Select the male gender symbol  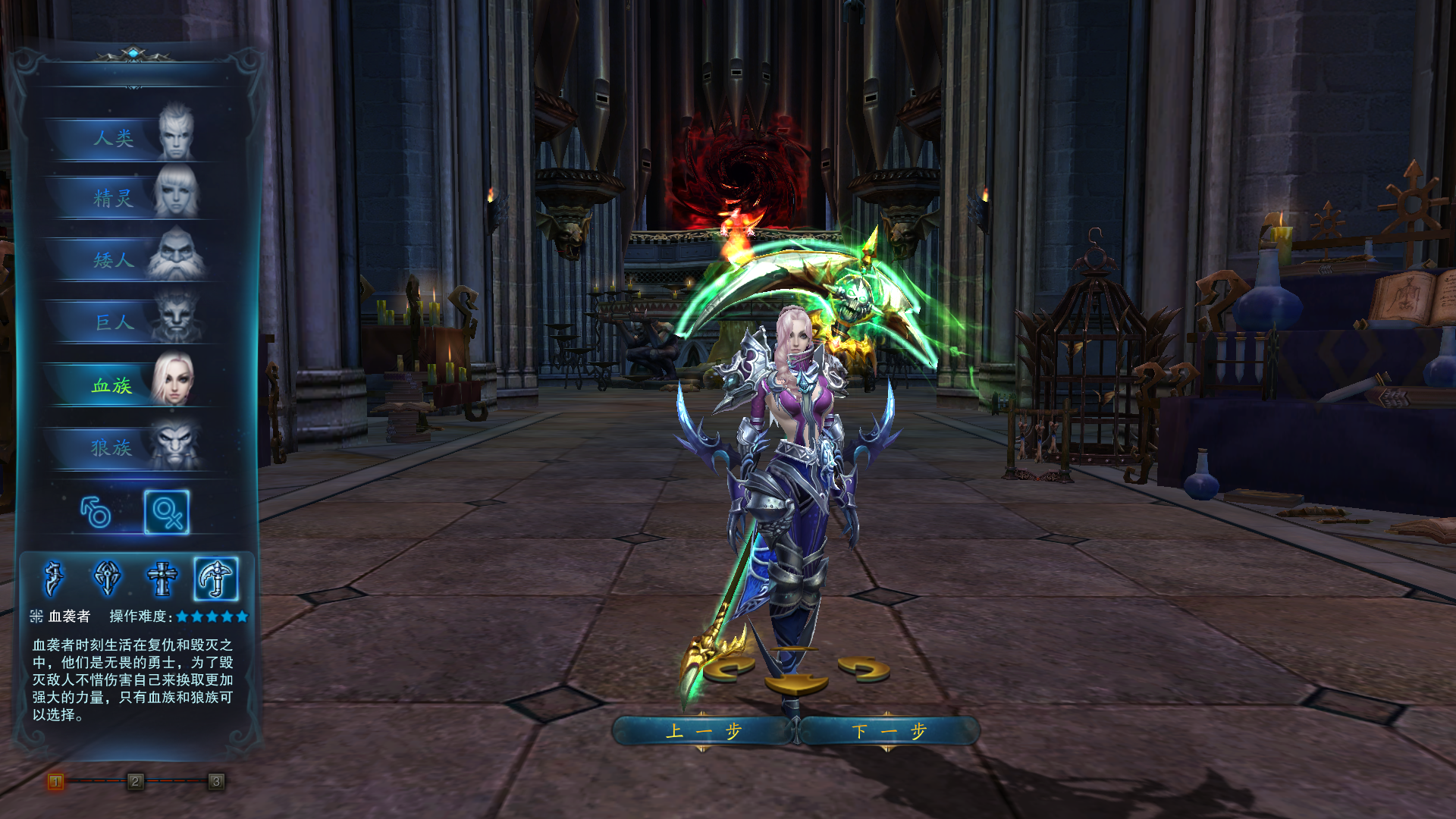(x=96, y=512)
